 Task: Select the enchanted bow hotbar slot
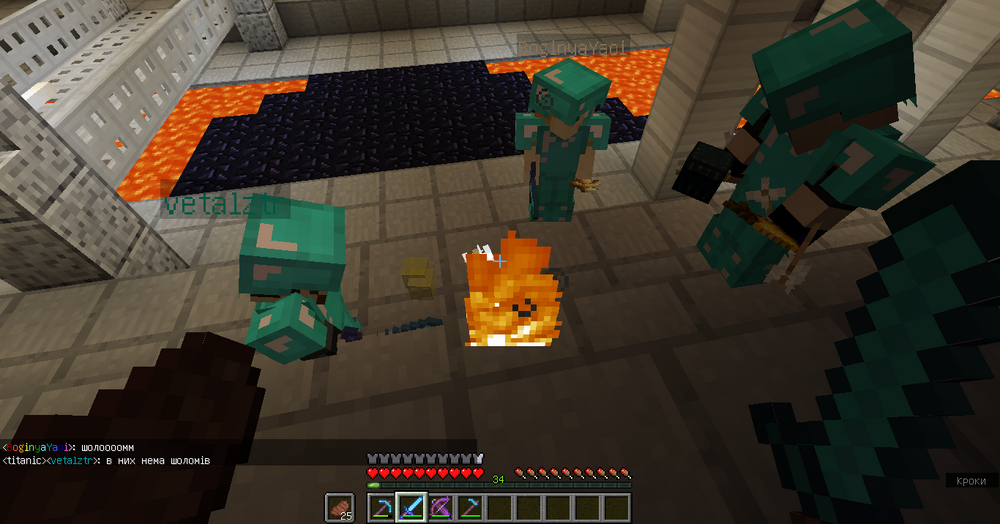pyautogui.click(x=441, y=508)
